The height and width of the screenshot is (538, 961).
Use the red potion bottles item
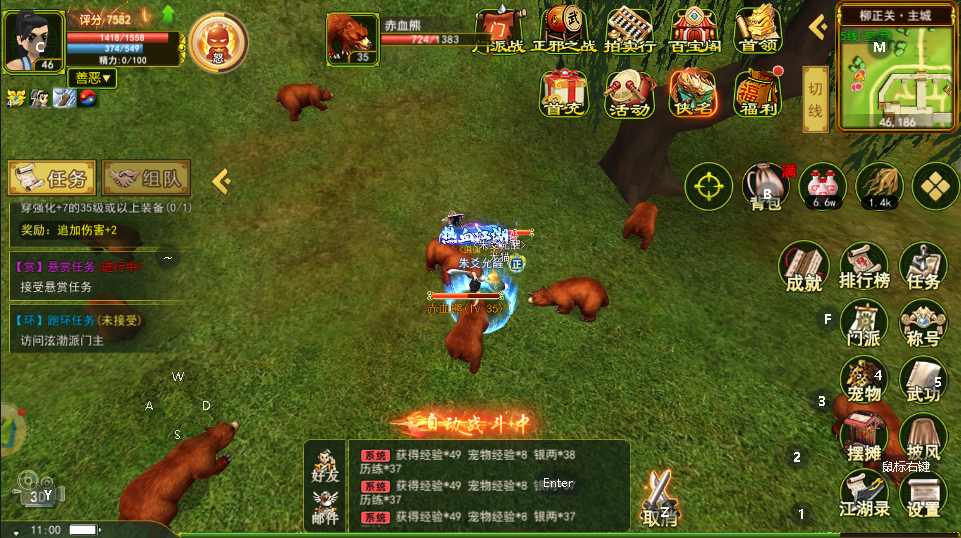coord(823,186)
